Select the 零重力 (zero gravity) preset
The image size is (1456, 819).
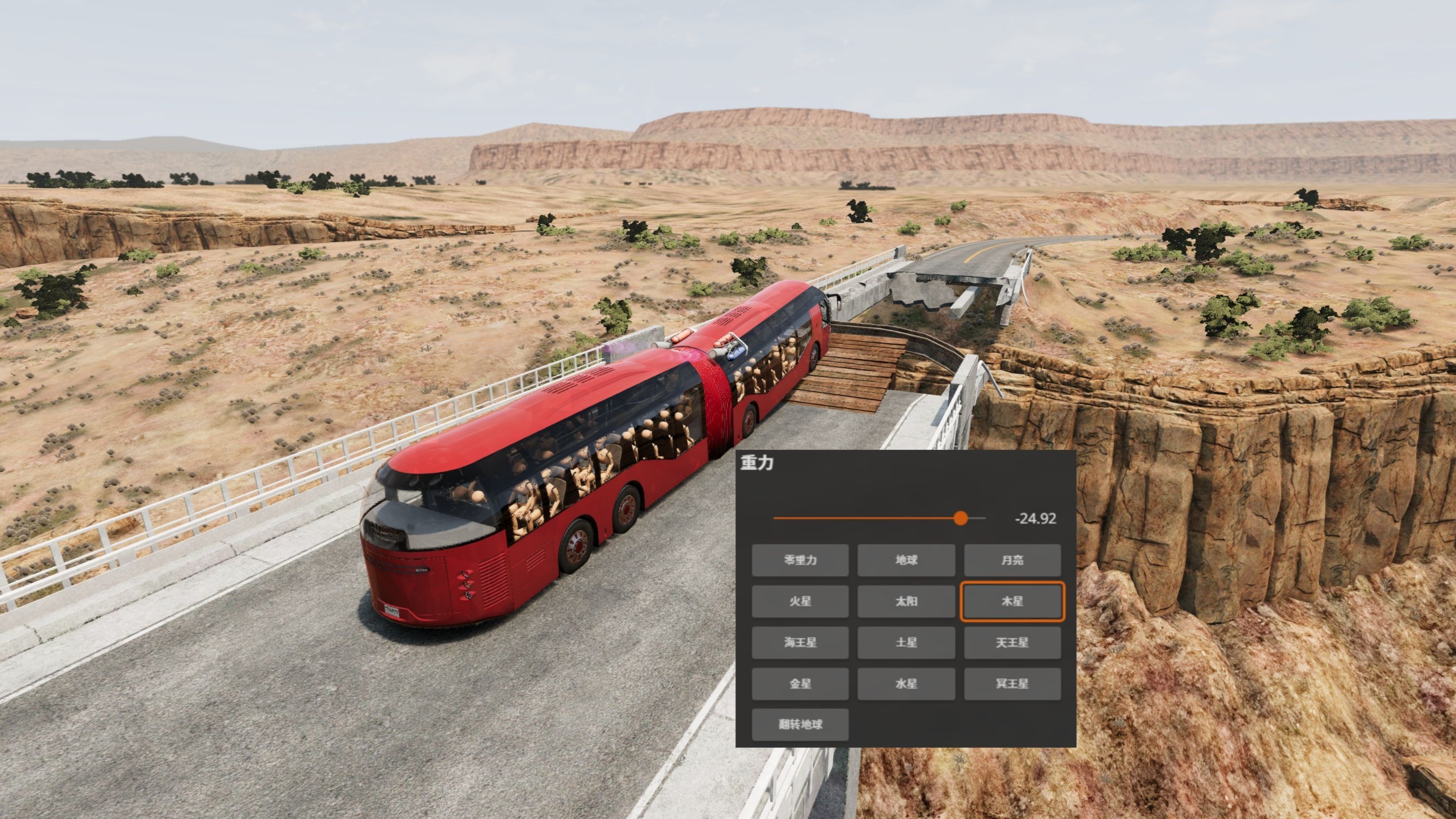pyautogui.click(x=800, y=560)
